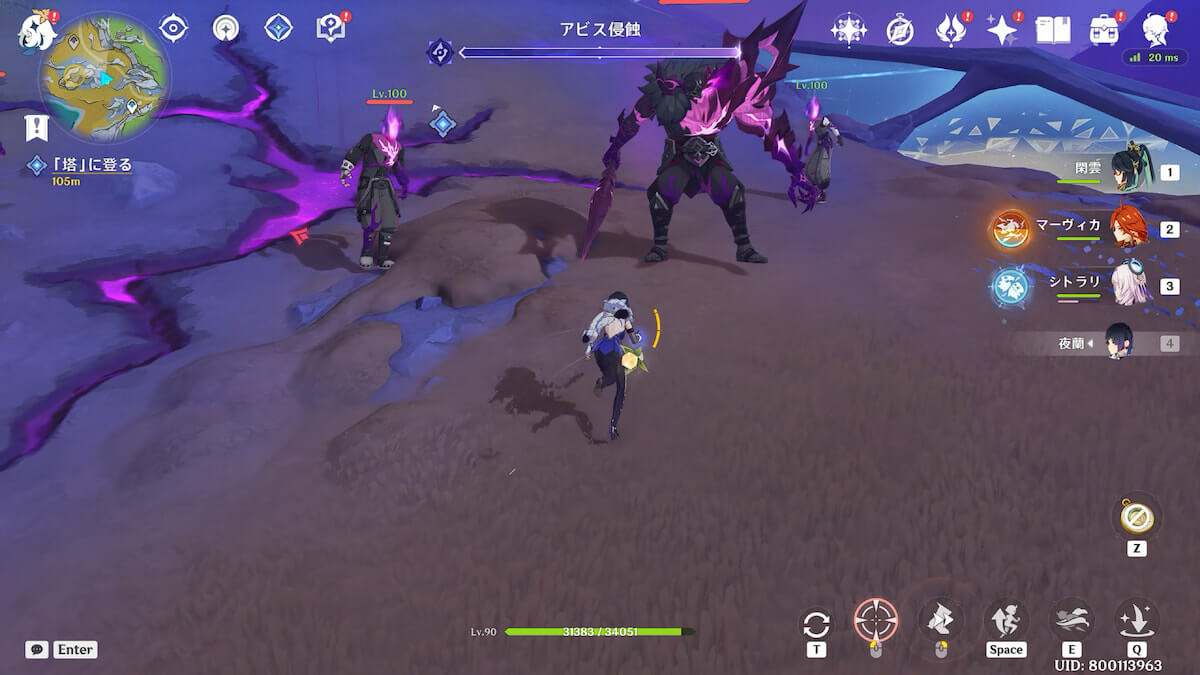This screenshot has width=1200, height=675.
Task: Open the character head profile icon
Action: 1157,29
